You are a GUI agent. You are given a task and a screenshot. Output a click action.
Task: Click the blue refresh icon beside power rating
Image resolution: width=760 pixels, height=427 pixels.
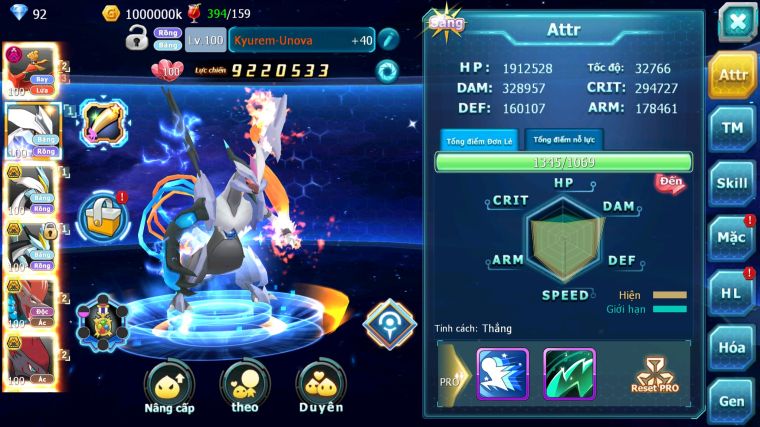(x=386, y=71)
